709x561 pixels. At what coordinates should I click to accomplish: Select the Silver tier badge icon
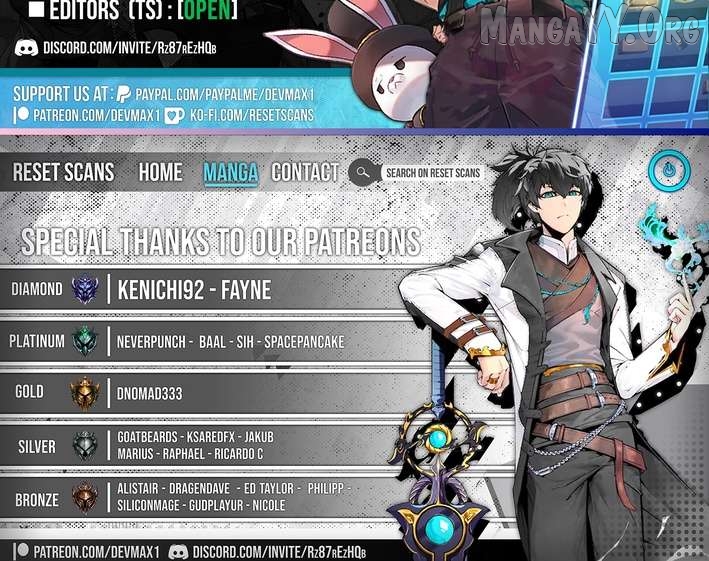[x=86, y=446]
